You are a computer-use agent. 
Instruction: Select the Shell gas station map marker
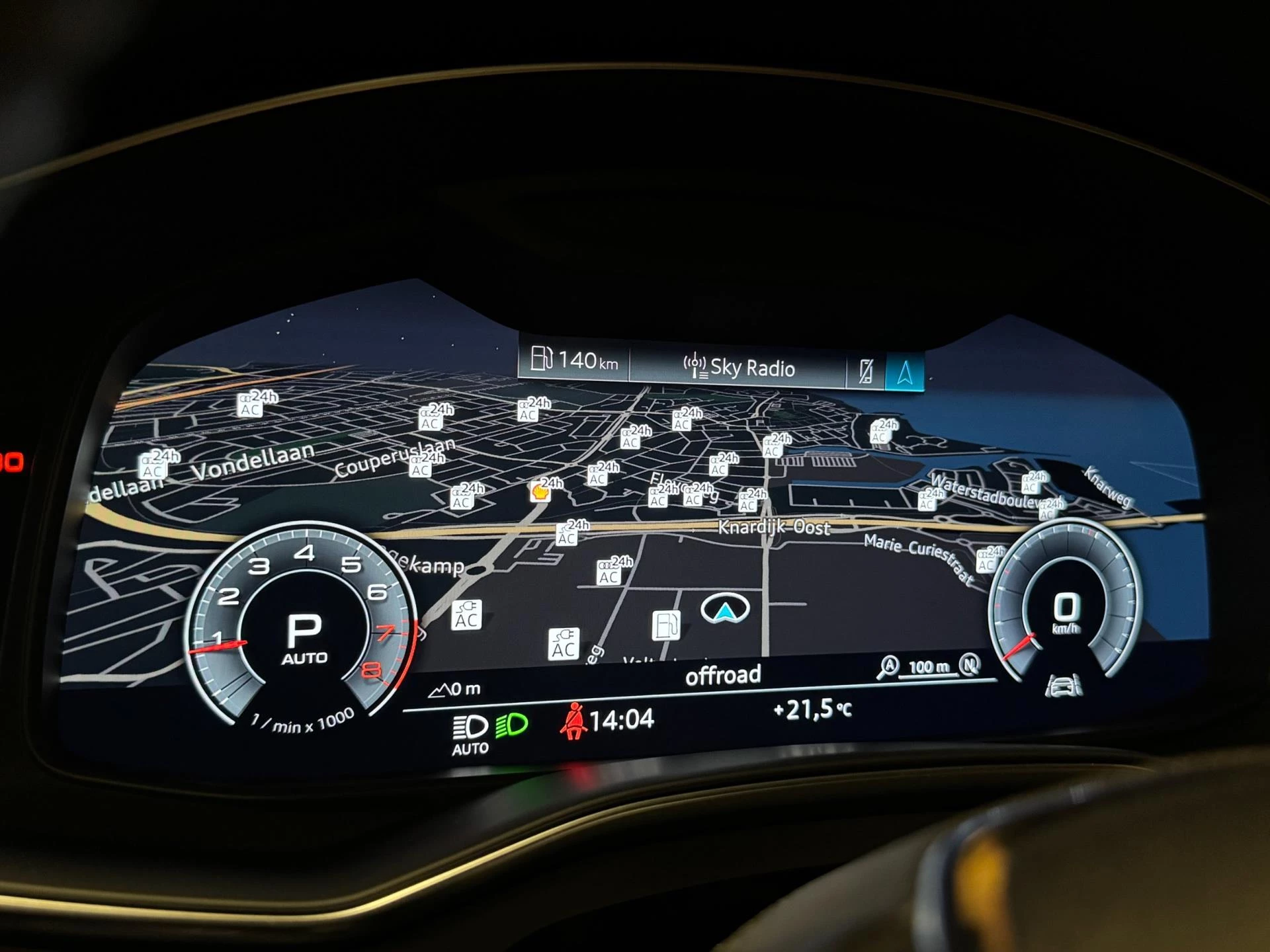coord(540,492)
